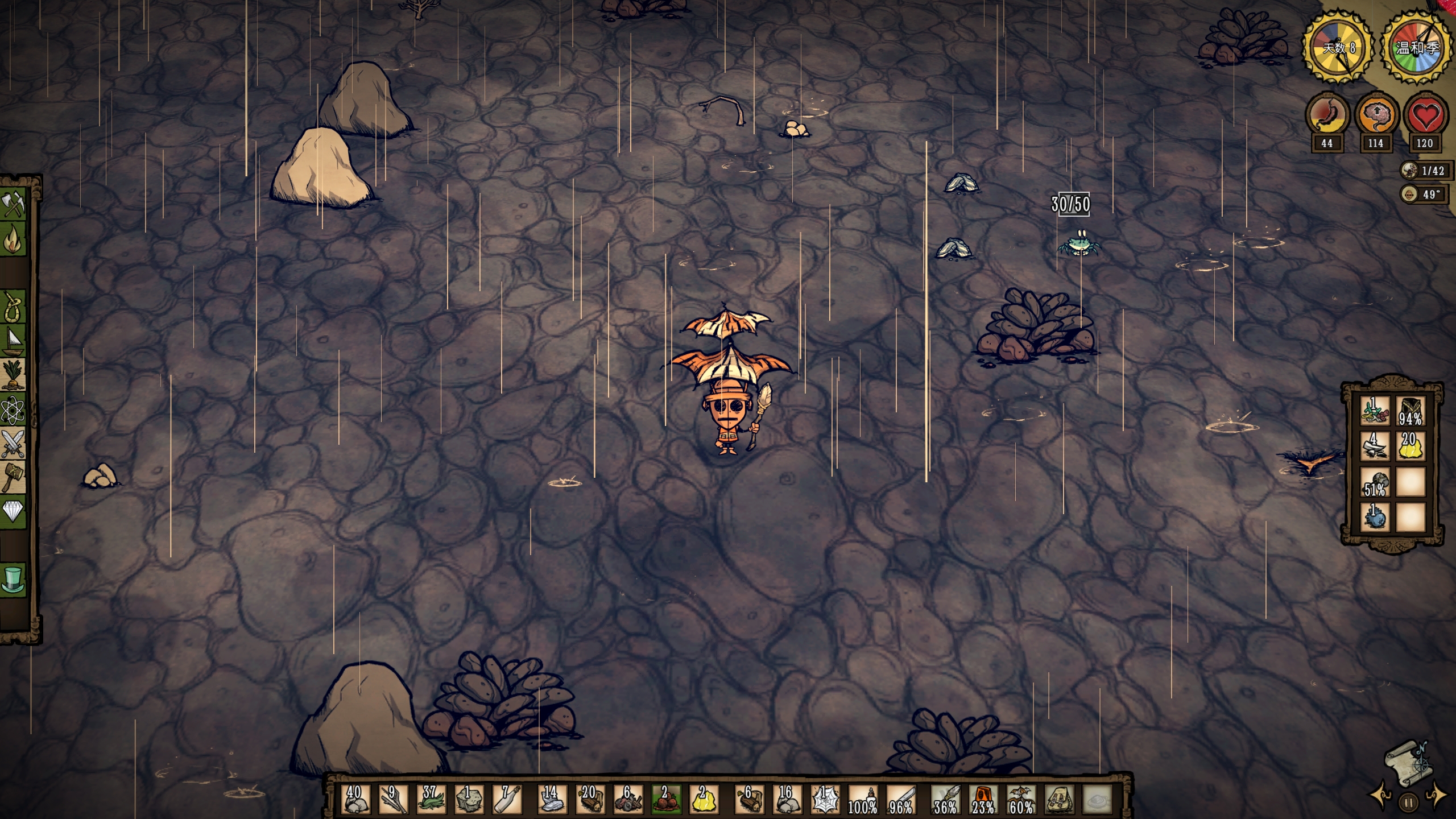Select the machete at 96% durability
The height and width of the screenshot is (819, 1456).
click(x=901, y=799)
